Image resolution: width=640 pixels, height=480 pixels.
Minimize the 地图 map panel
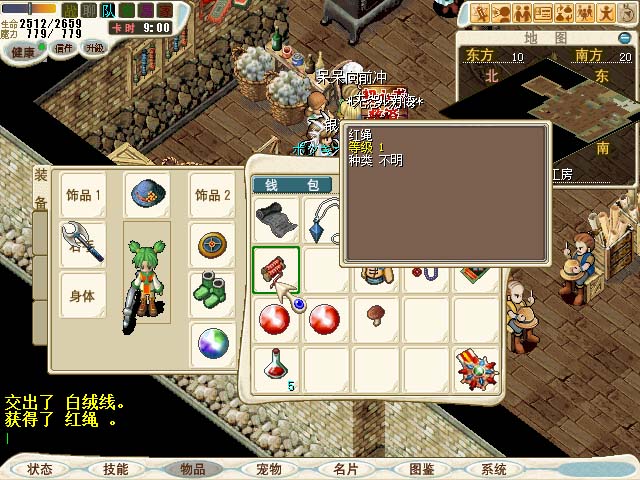click(624, 38)
